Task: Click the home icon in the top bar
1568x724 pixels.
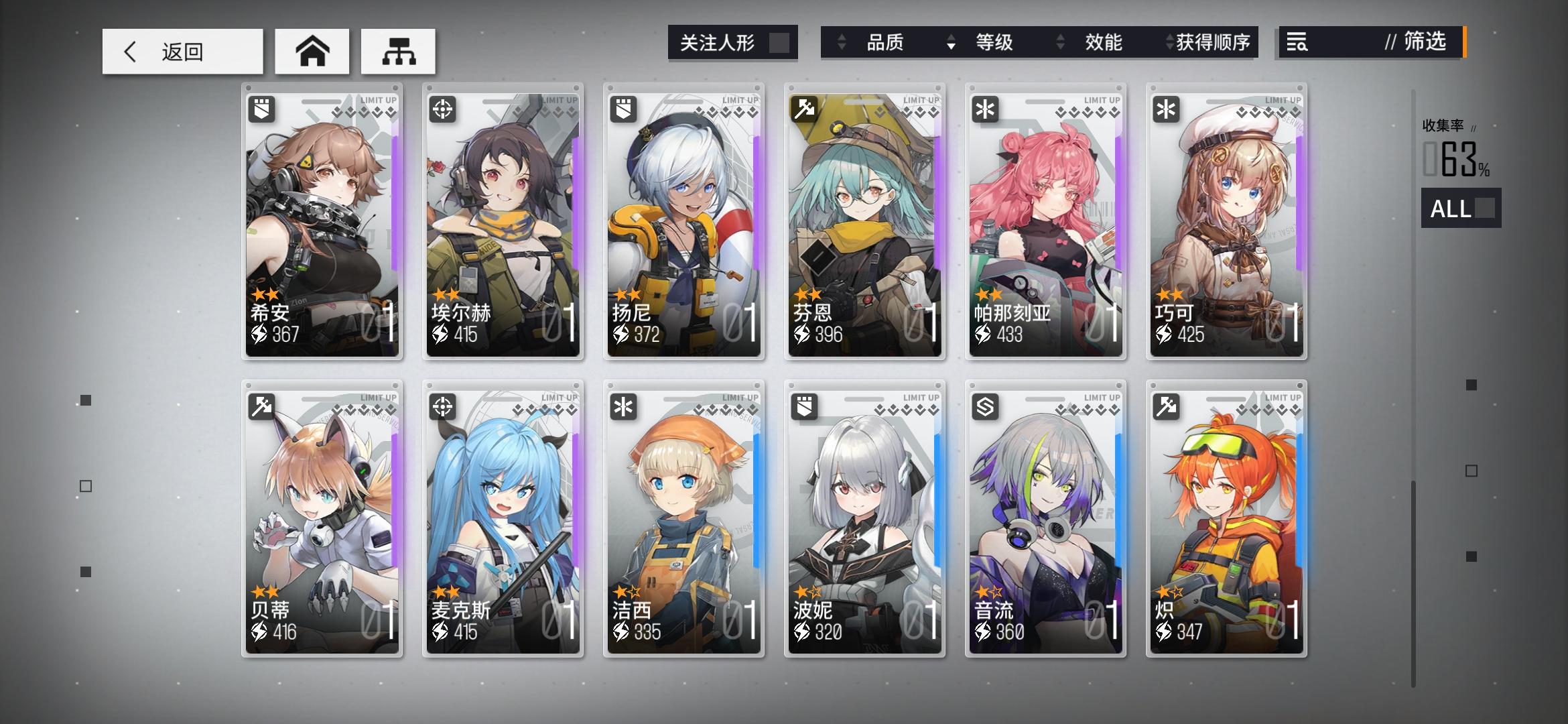Action: 312,50
